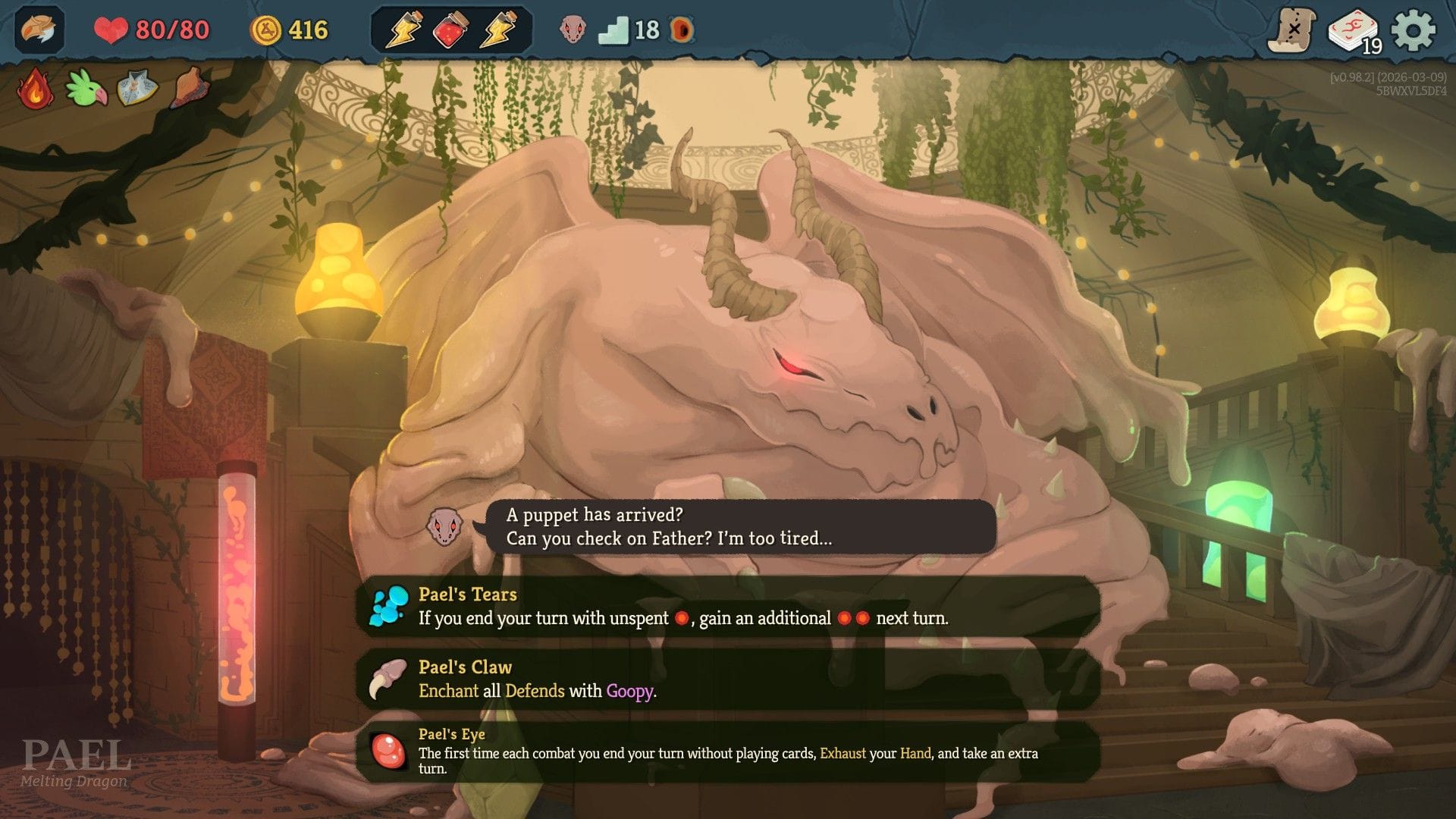The height and width of the screenshot is (819, 1456).
Task: Show the orange ascension badge details
Action: [682, 30]
